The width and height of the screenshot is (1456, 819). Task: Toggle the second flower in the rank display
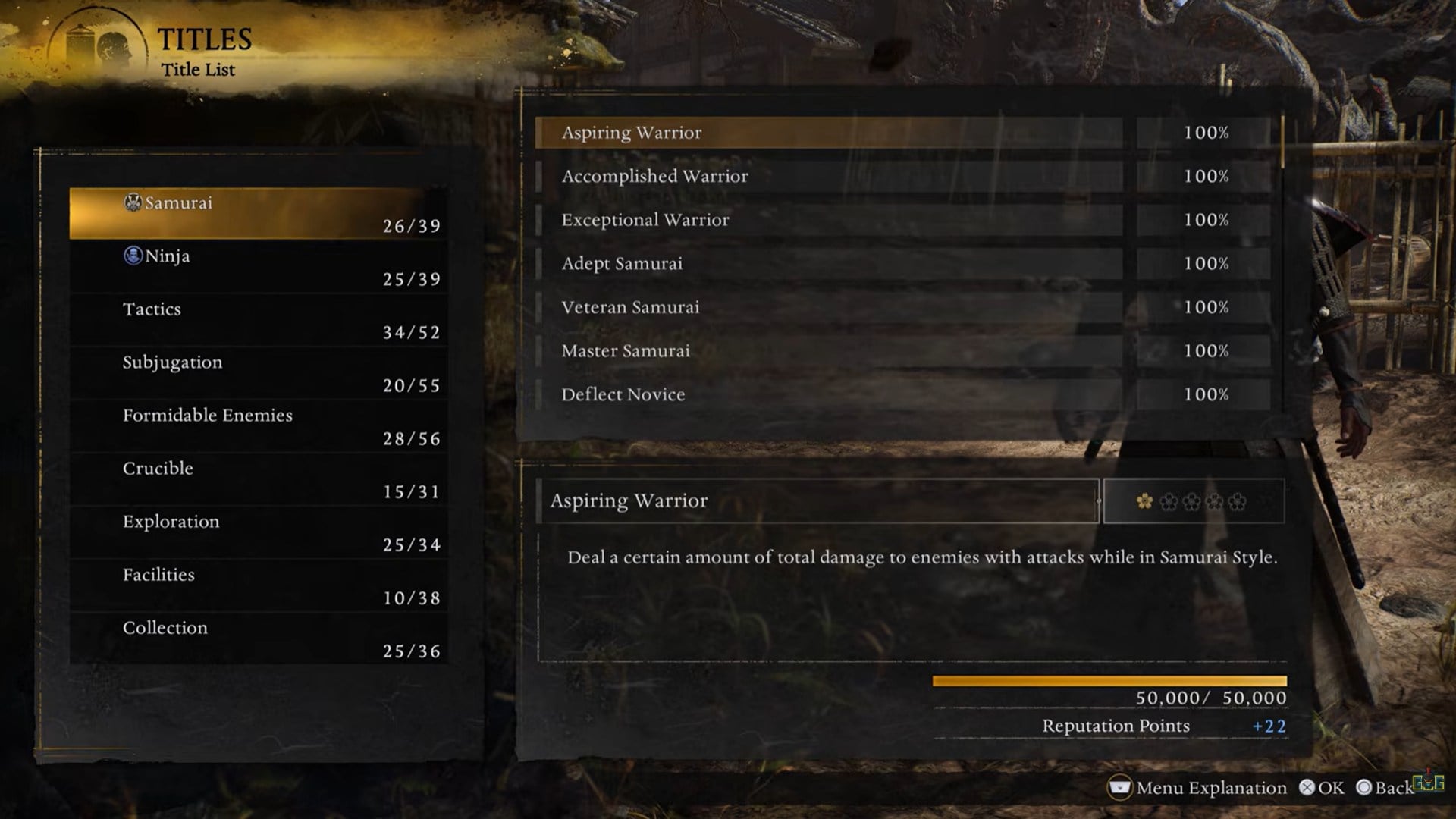click(1169, 500)
